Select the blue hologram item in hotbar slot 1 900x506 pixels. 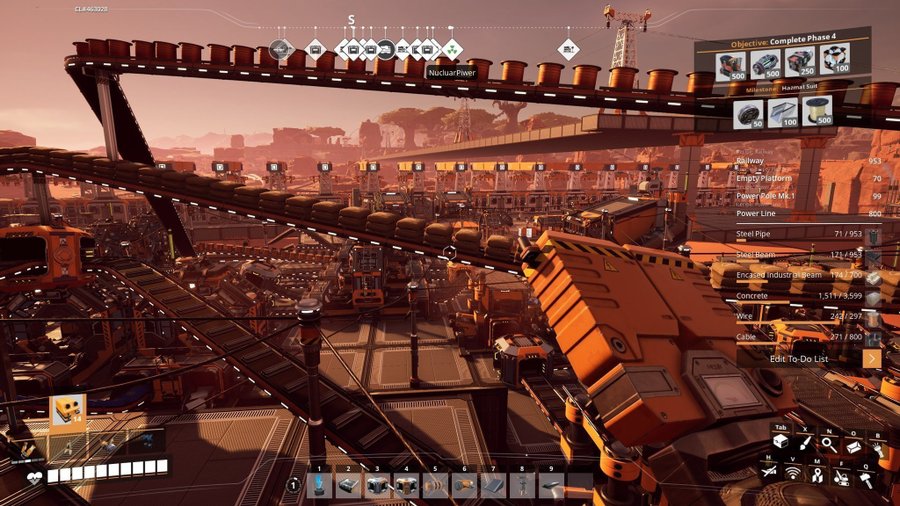pos(319,485)
